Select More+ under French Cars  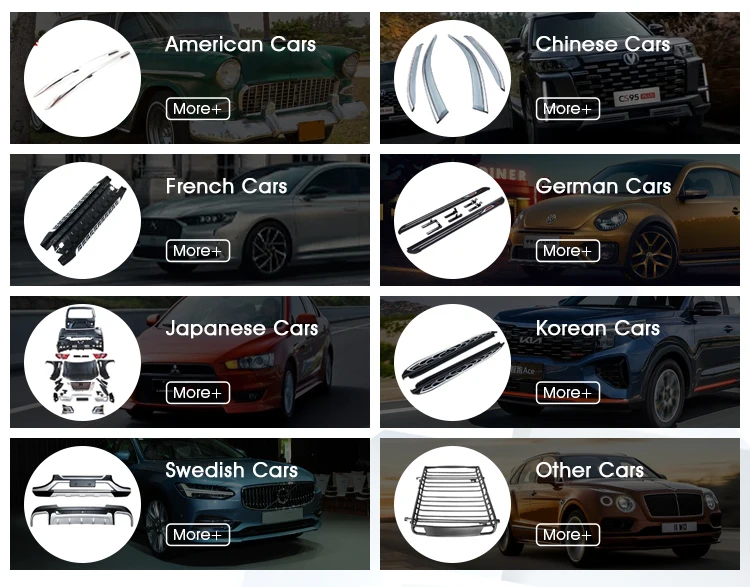[197, 250]
